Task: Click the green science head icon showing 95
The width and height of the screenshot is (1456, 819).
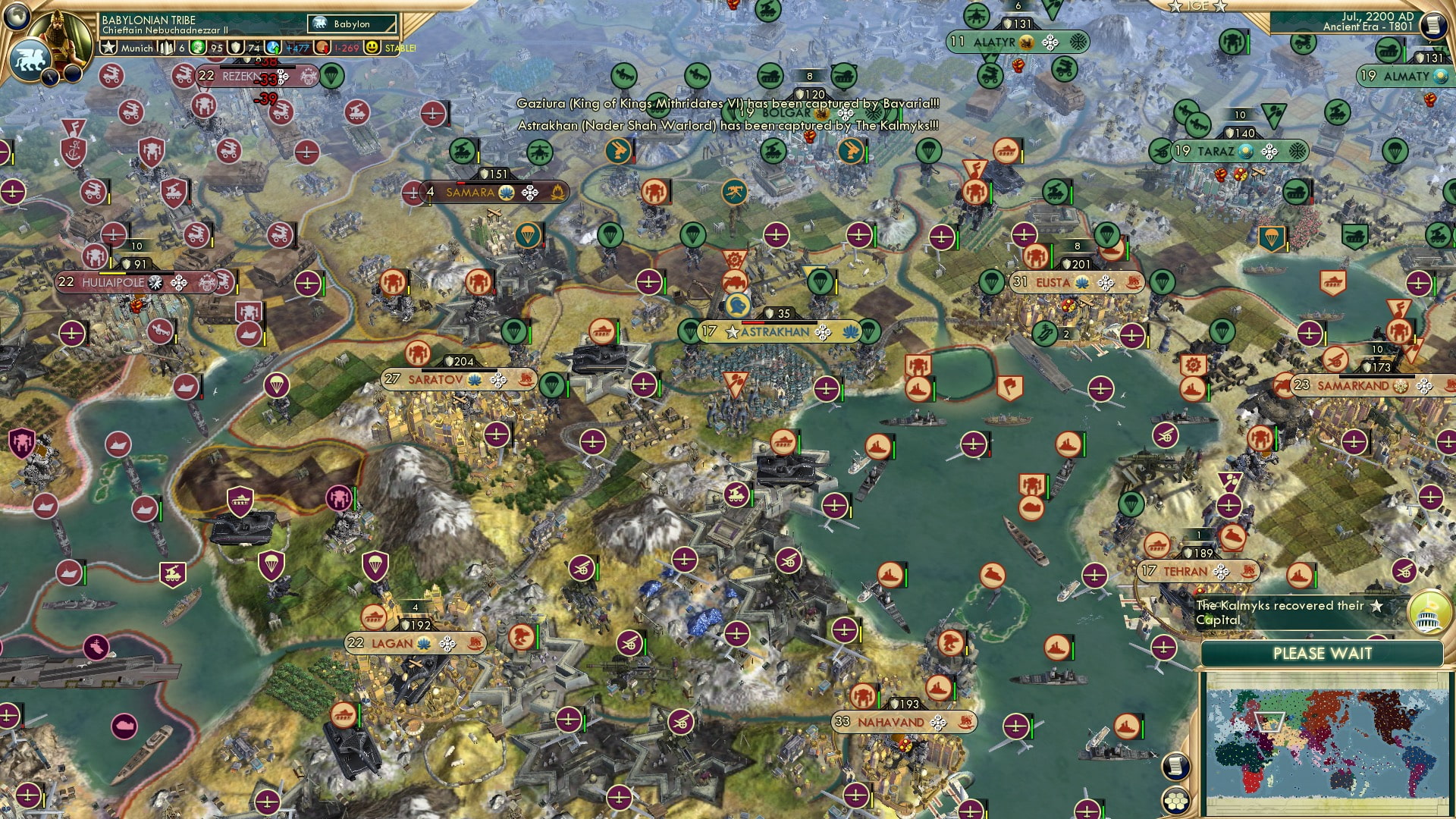Action: (199, 47)
